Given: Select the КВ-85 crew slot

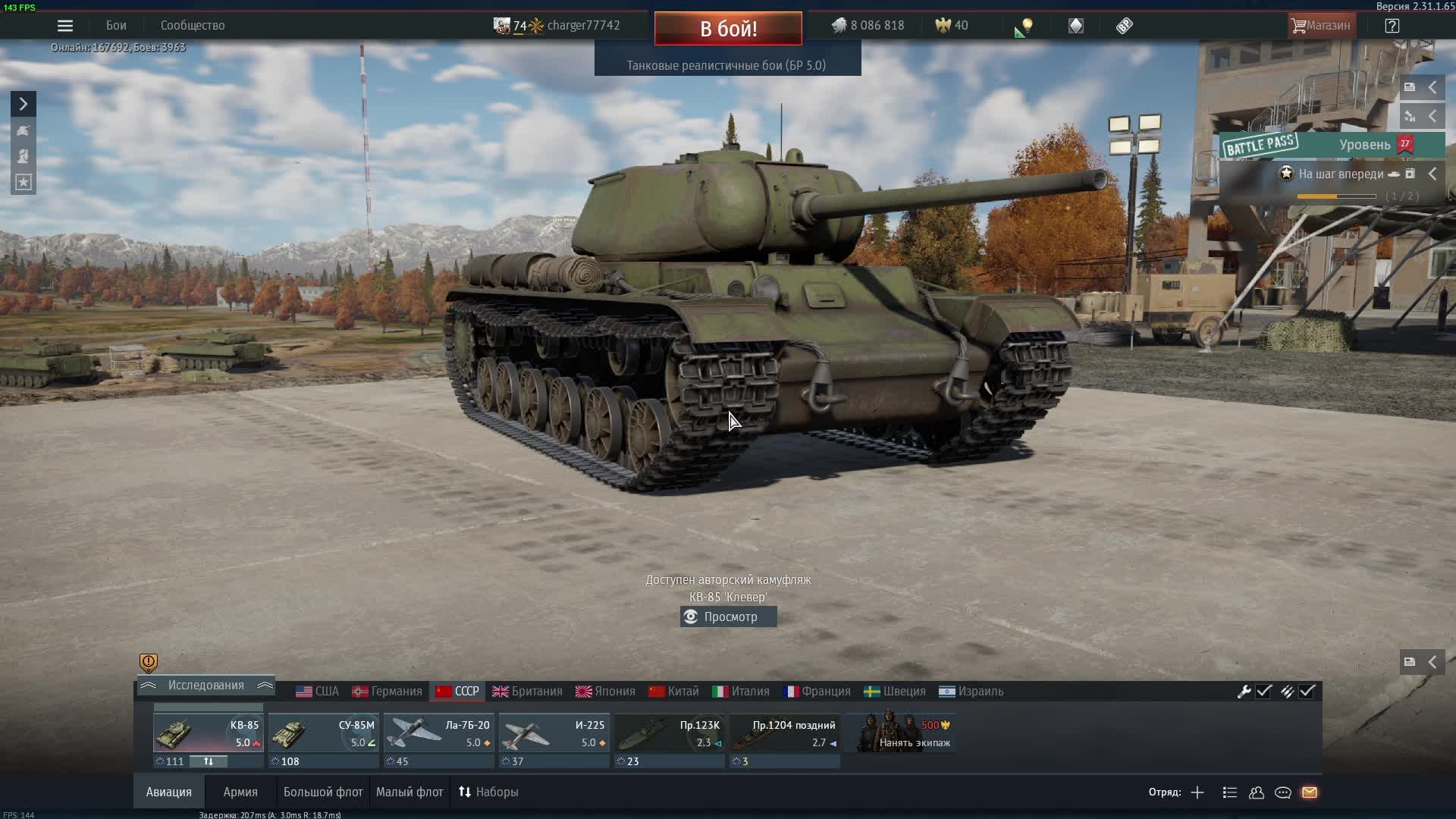Looking at the screenshot, I should click(208, 733).
